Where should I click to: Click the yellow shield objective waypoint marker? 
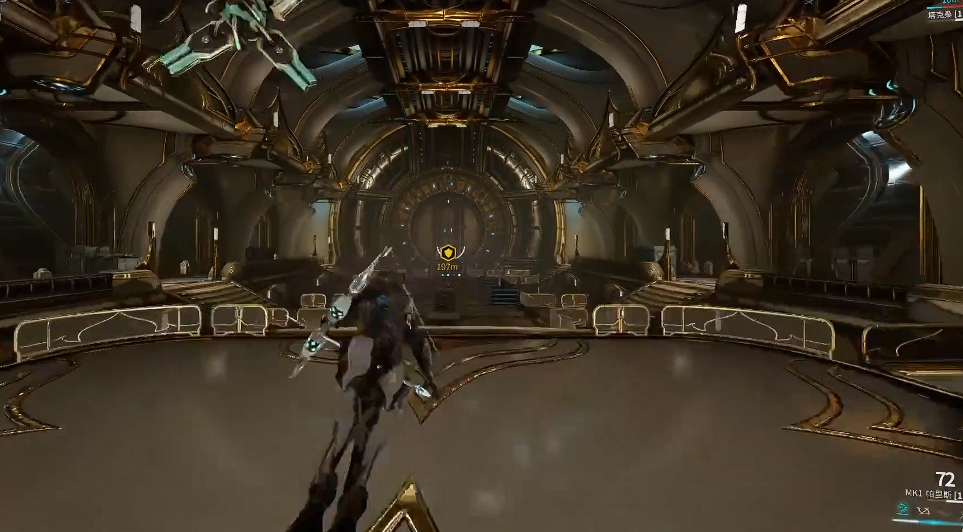(448, 254)
